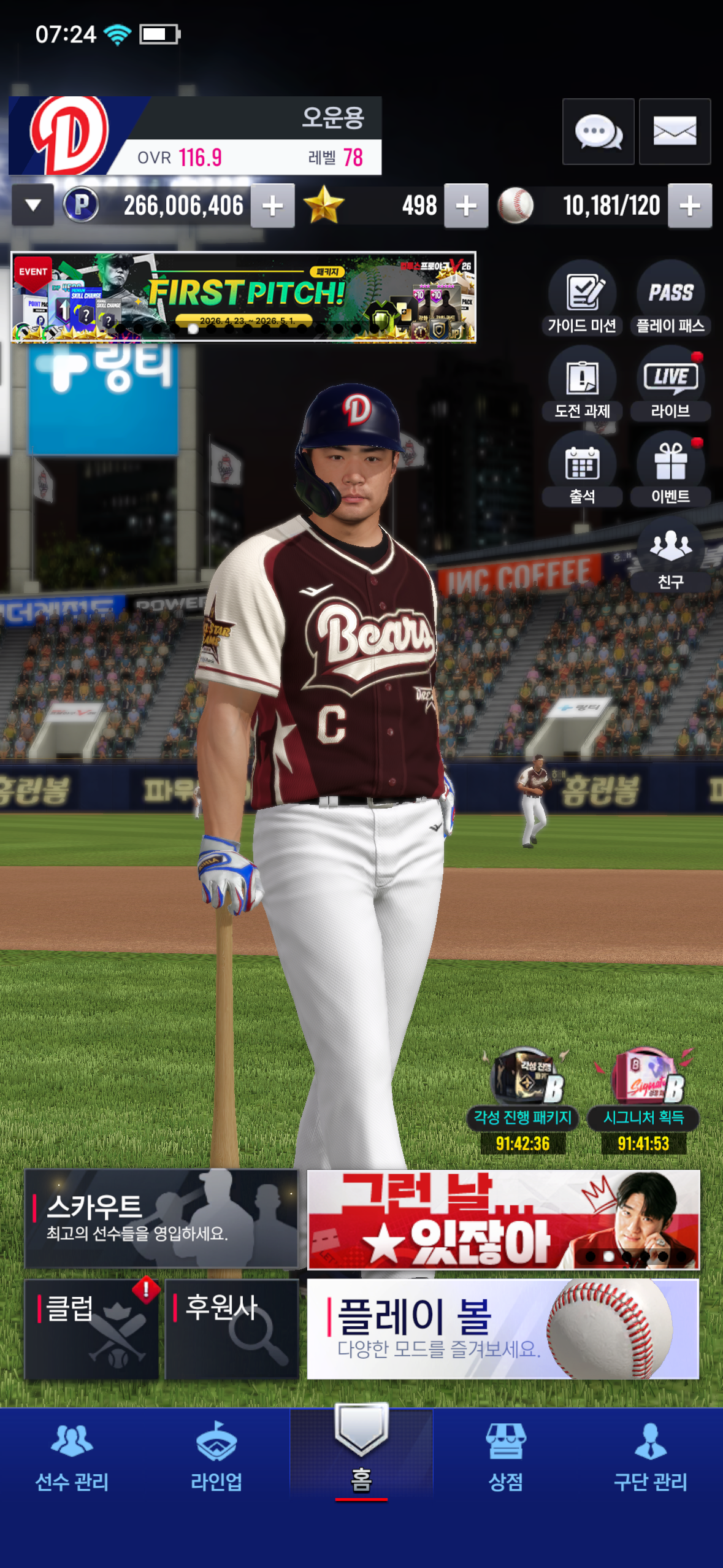The image size is (723, 1568).
Task: Open the mailbox envelope icon
Action: 675,131
